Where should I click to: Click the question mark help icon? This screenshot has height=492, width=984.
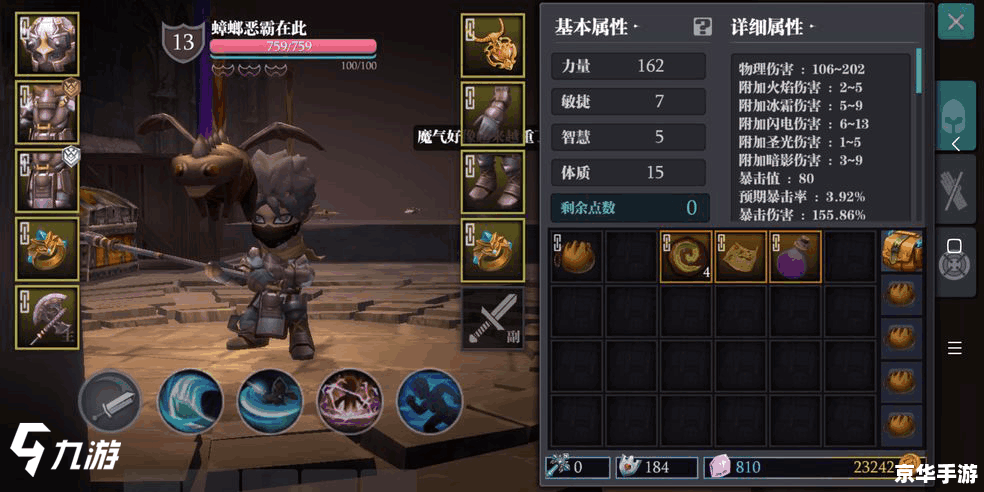(703, 27)
